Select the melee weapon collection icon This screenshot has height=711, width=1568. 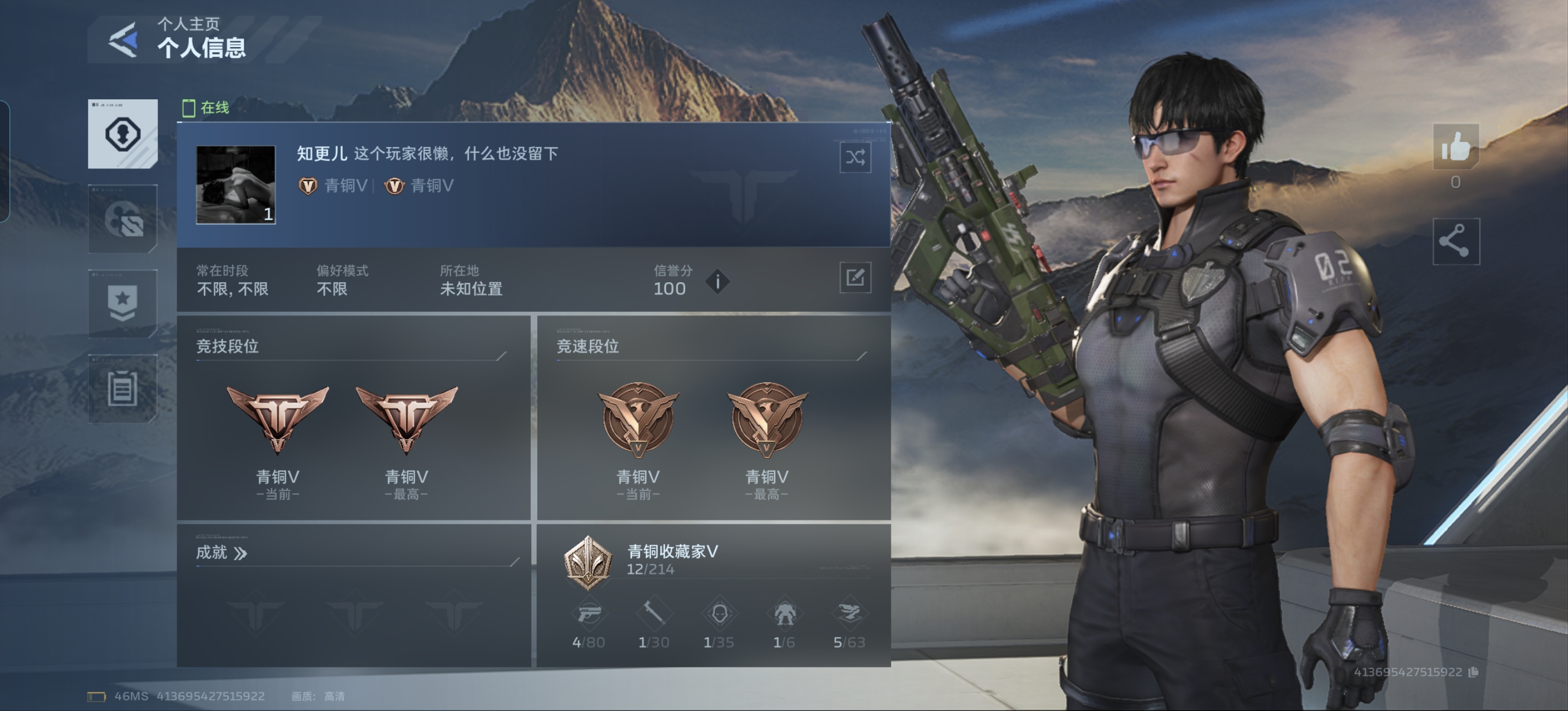(654, 614)
